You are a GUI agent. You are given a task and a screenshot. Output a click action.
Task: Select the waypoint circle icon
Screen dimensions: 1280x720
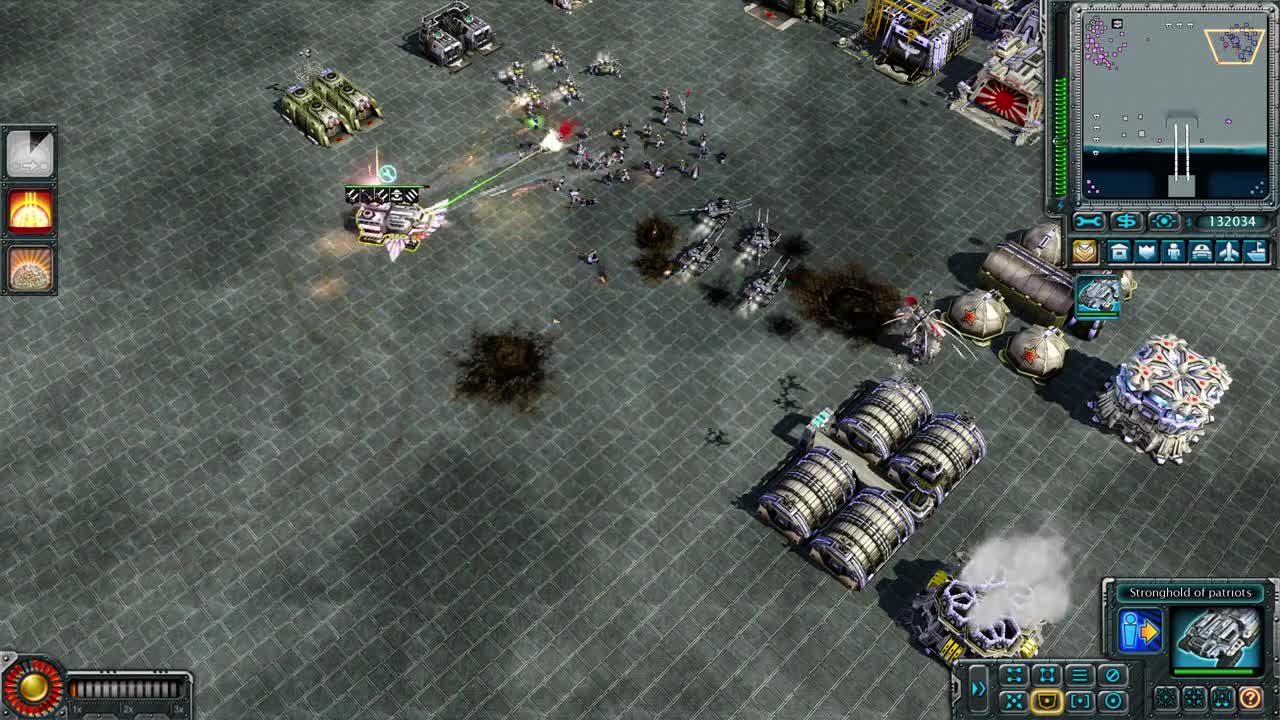coord(1112,699)
